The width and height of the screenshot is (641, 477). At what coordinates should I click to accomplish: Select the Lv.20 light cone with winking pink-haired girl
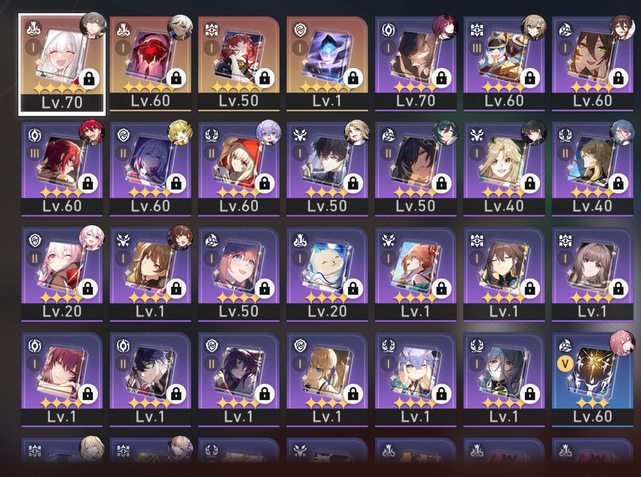tap(63, 272)
